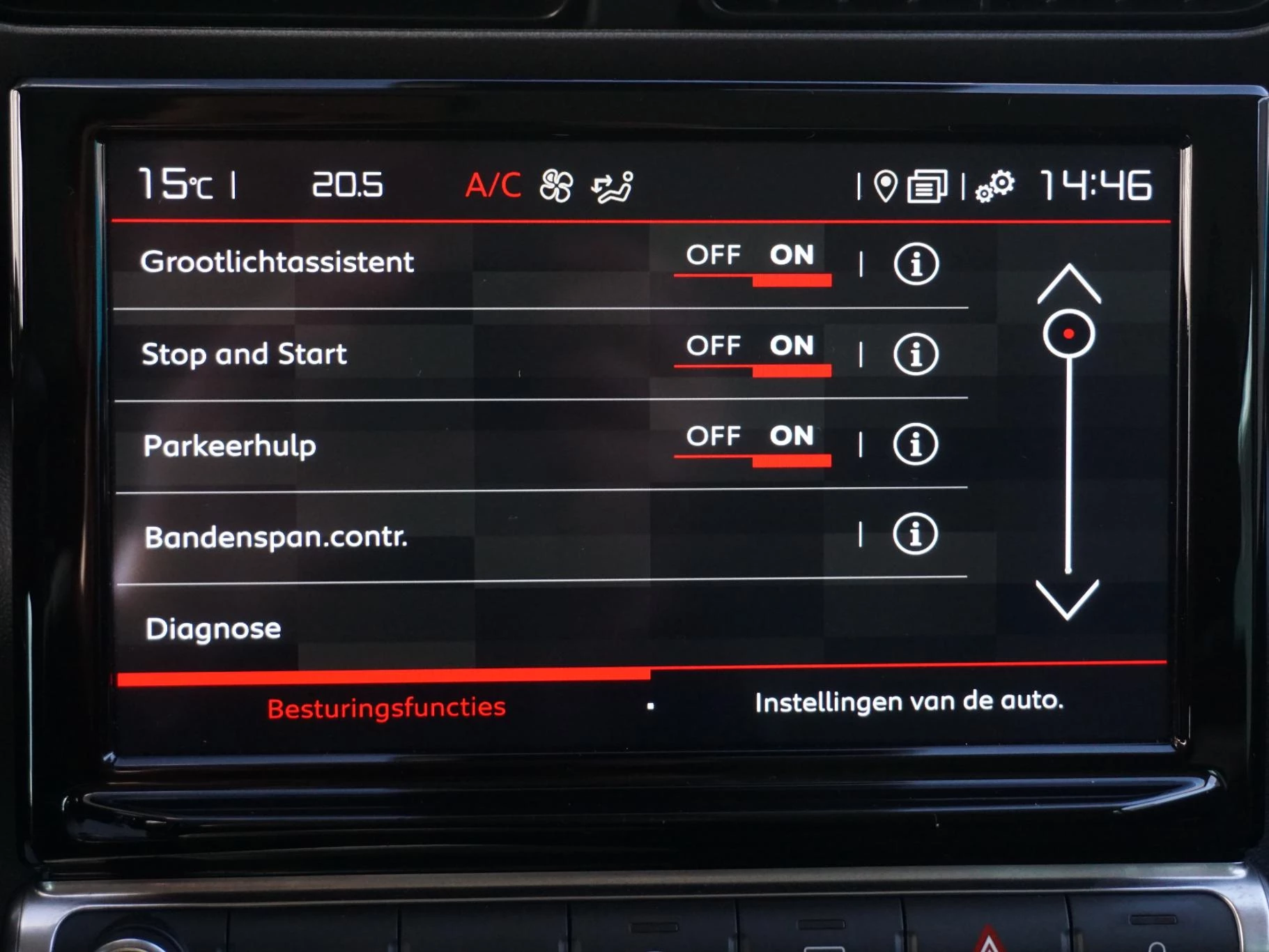The height and width of the screenshot is (952, 1269).
Task: Select the air distribution icon
Action: click(x=610, y=185)
